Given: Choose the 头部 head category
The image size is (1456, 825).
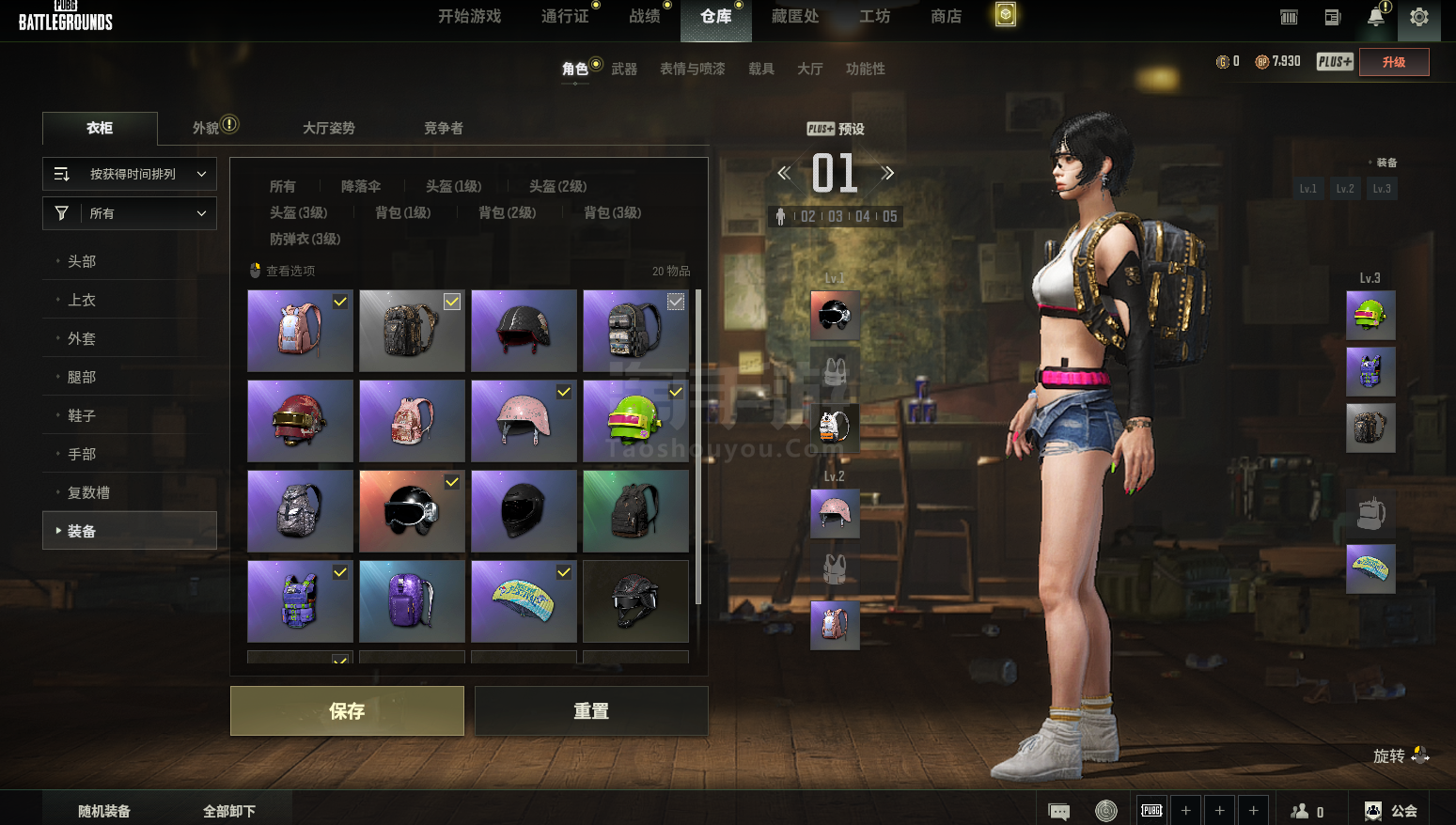Looking at the screenshot, I should point(82,261).
